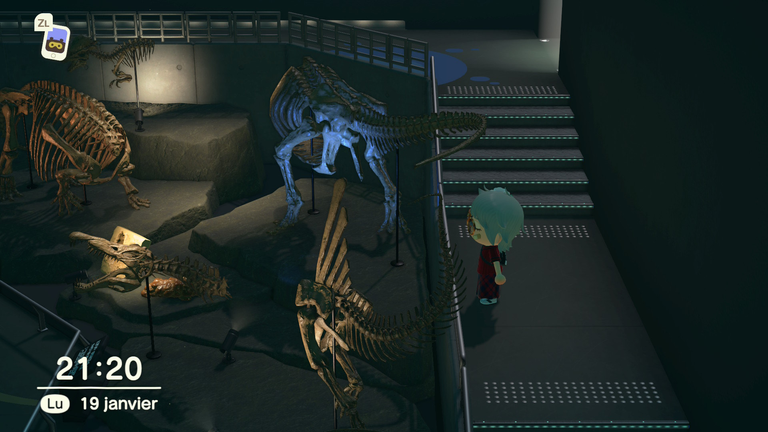This screenshot has width=768, height=432.
Task: Open the NookPhone icon
Action: click(x=55, y=43)
